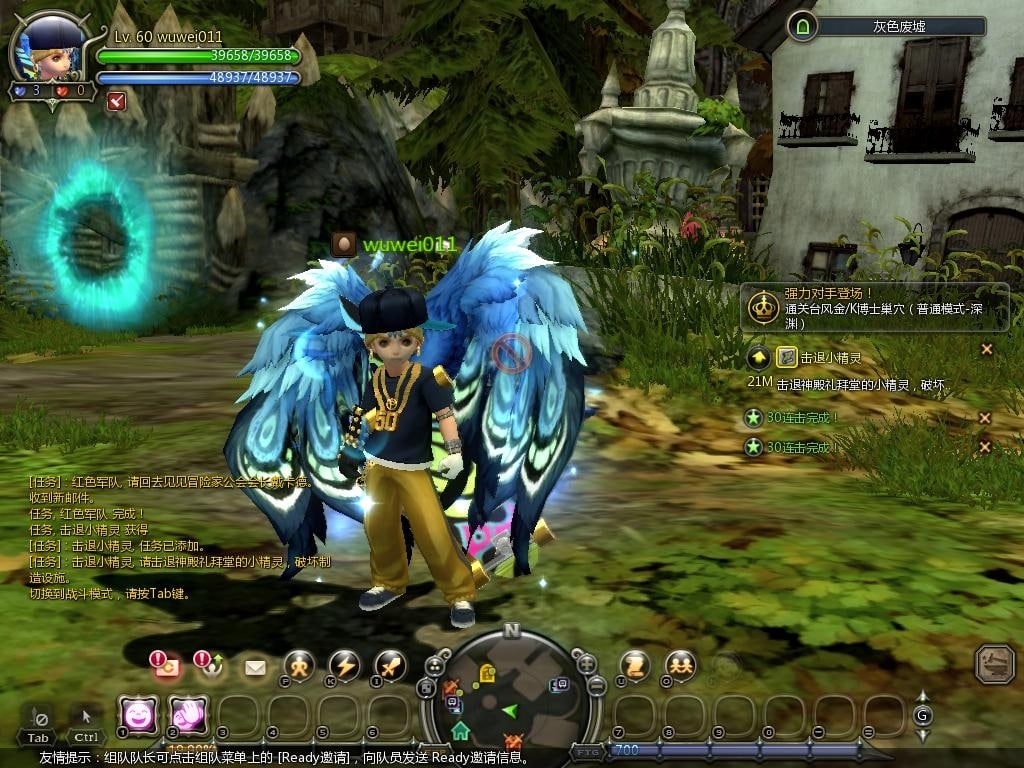Zoom out the minimap with minus button
Viewport: 1024px width, 768px height.
pyautogui.click(x=596, y=686)
